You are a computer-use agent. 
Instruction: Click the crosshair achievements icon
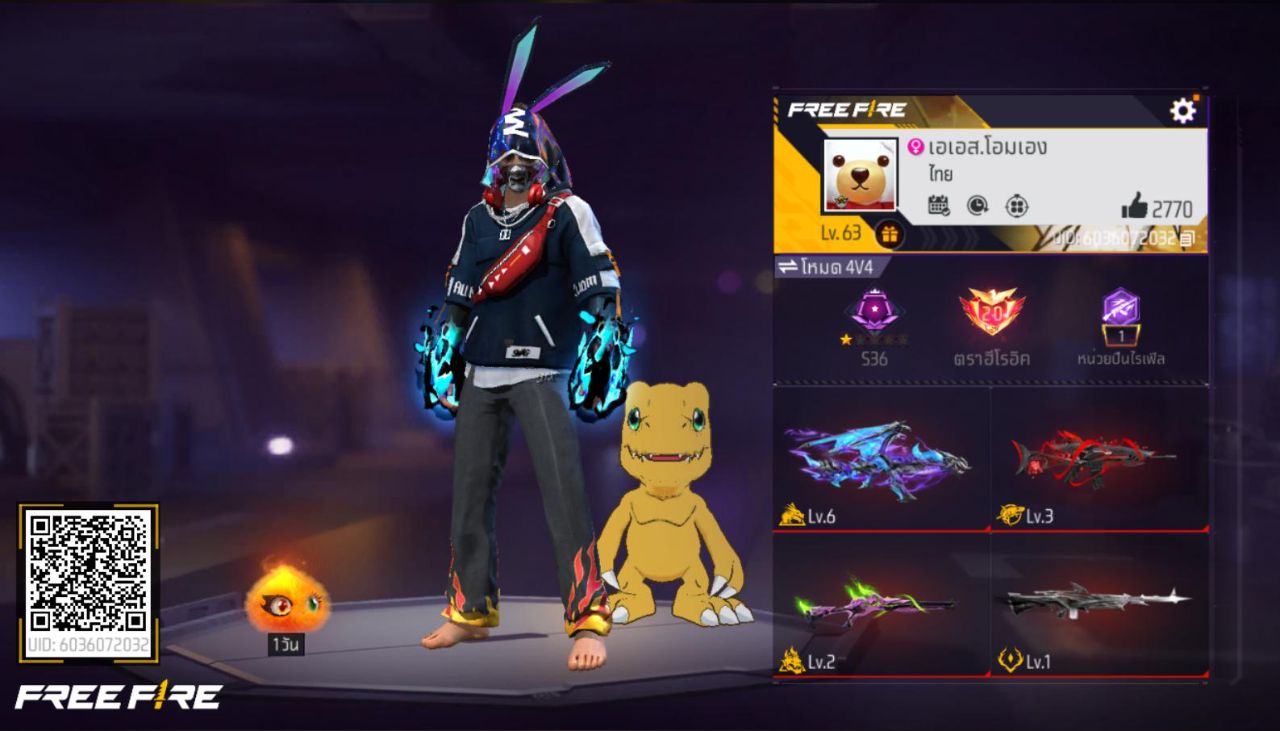pyautogui.click(x=1017, y=206)
